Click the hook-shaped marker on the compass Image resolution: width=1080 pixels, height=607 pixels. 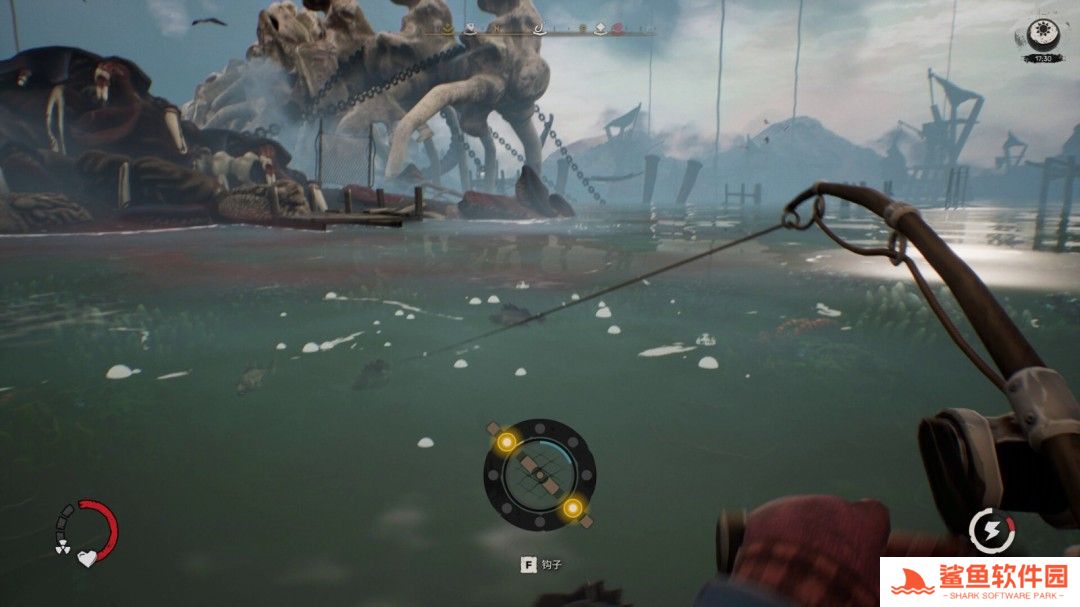coord(541,29)
